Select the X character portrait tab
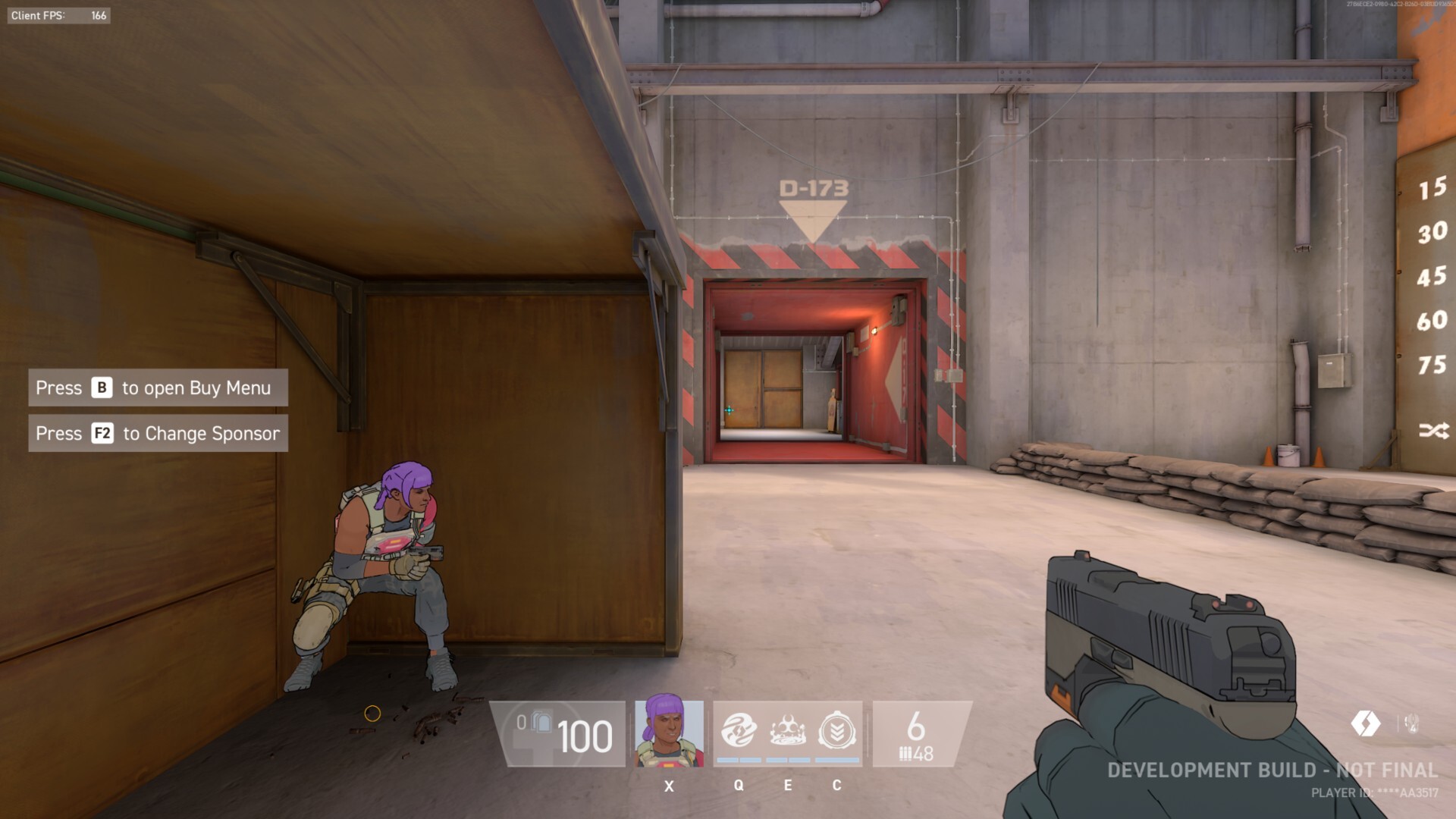The image size is (1456, 819). 669,733
